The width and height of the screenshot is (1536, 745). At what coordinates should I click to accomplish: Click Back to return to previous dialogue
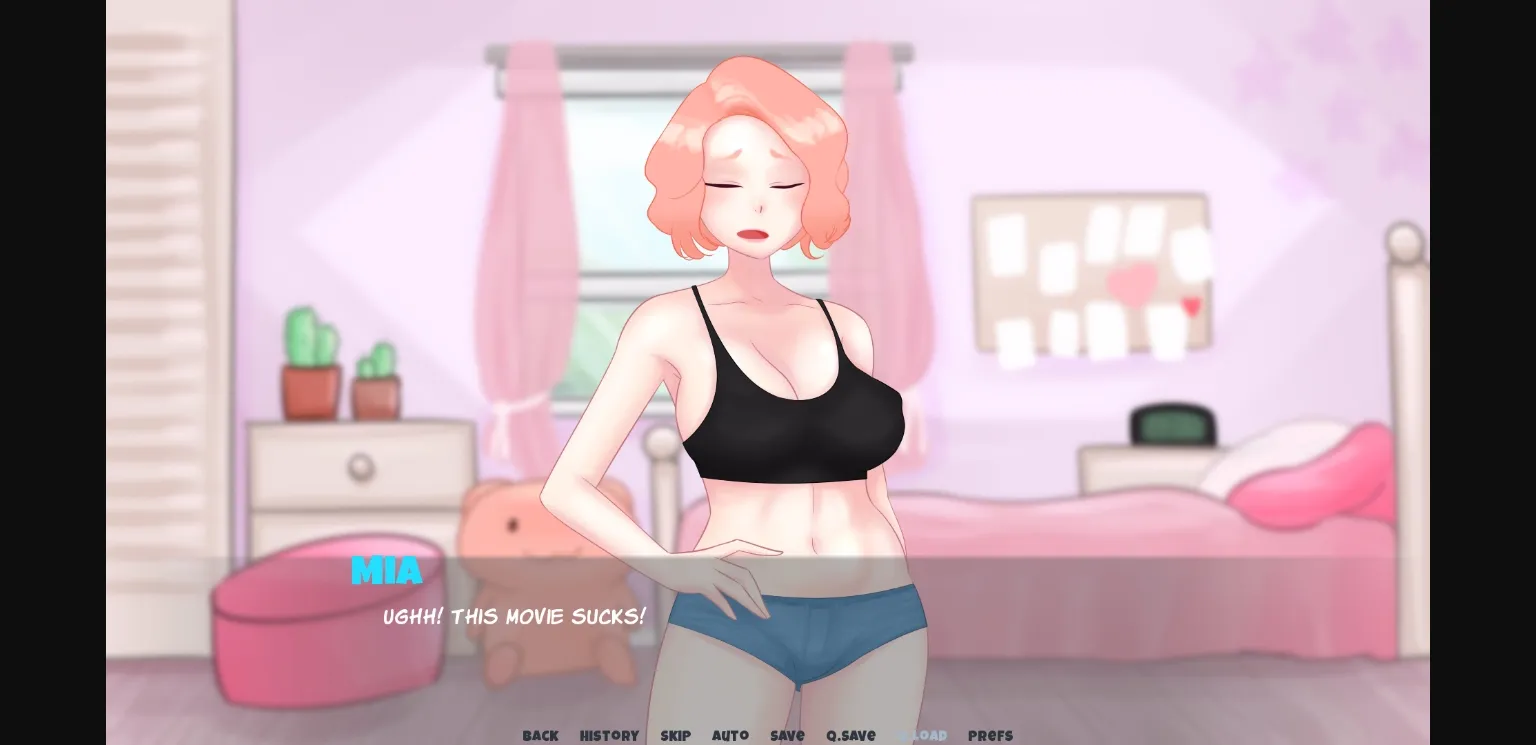(x=540, y=735)
